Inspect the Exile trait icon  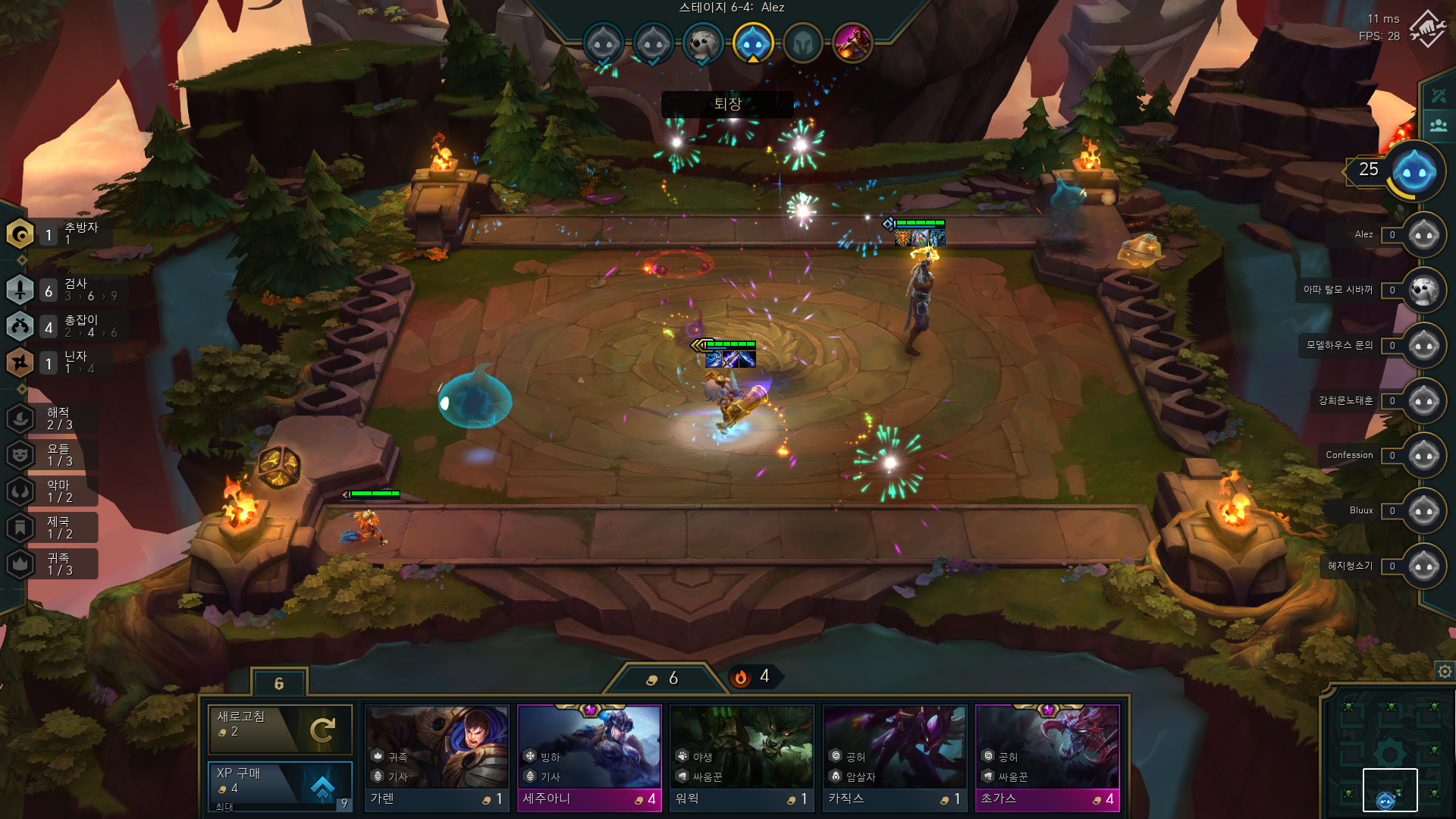pyautogui.click(x=20, y=234)
